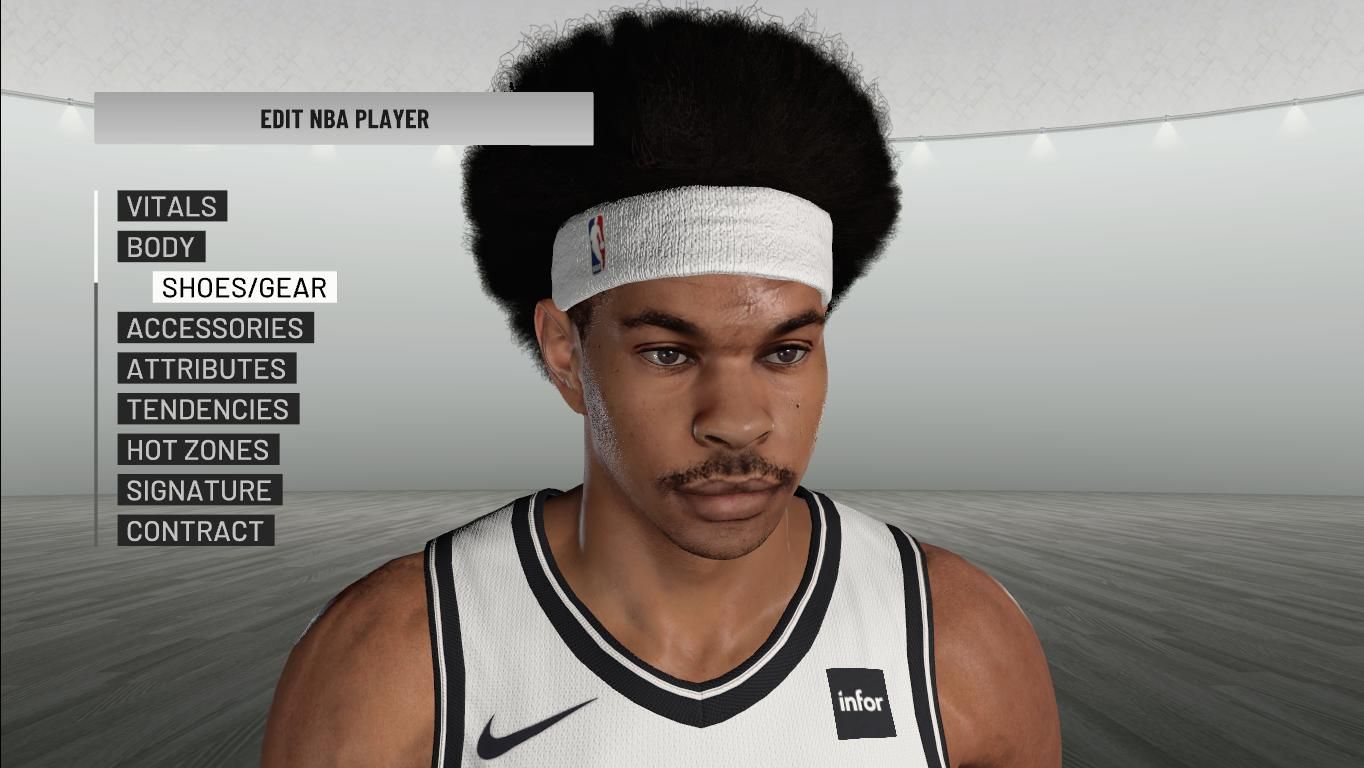Choose the highlighted Shoes/Gear entry
Image resolution: width=1364 pixels, height=768 pixels.
(244, 288)
